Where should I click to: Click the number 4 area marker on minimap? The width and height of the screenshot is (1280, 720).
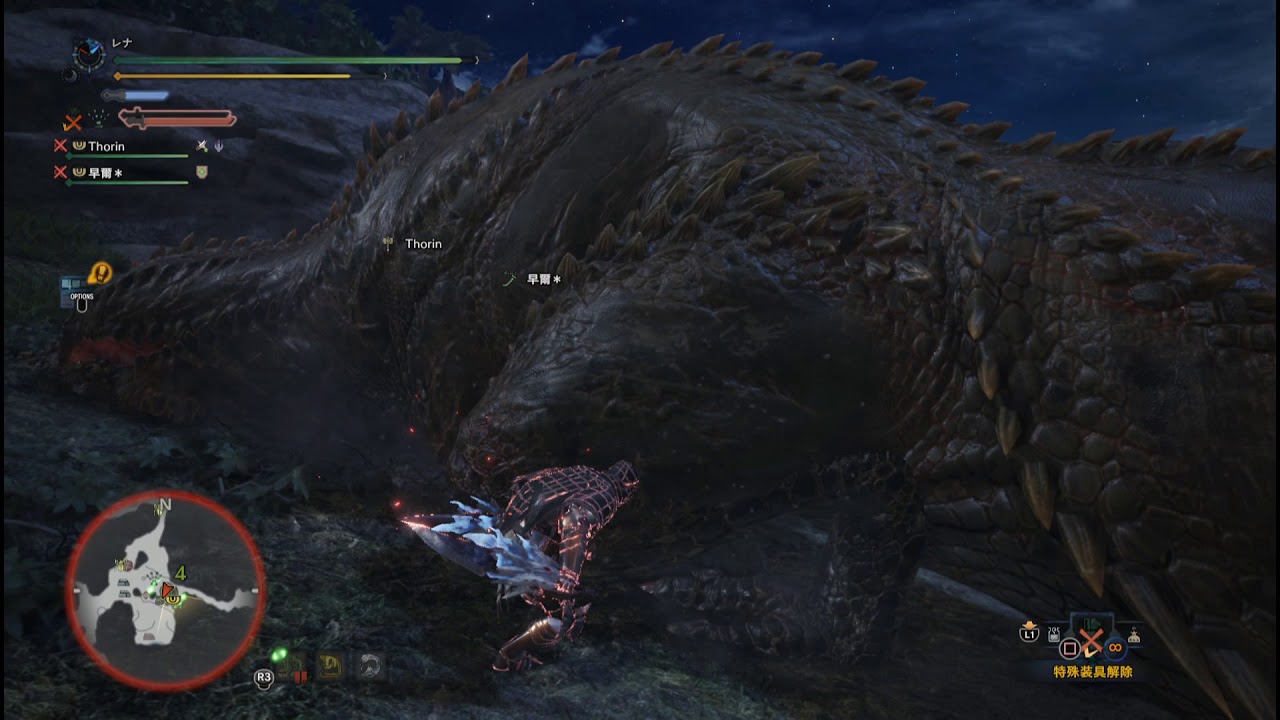(x=181, y=573)
